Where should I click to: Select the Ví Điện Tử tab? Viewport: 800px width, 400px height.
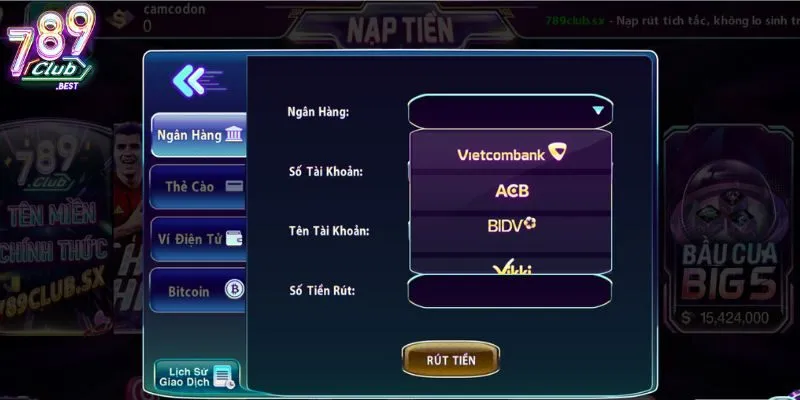198,238
